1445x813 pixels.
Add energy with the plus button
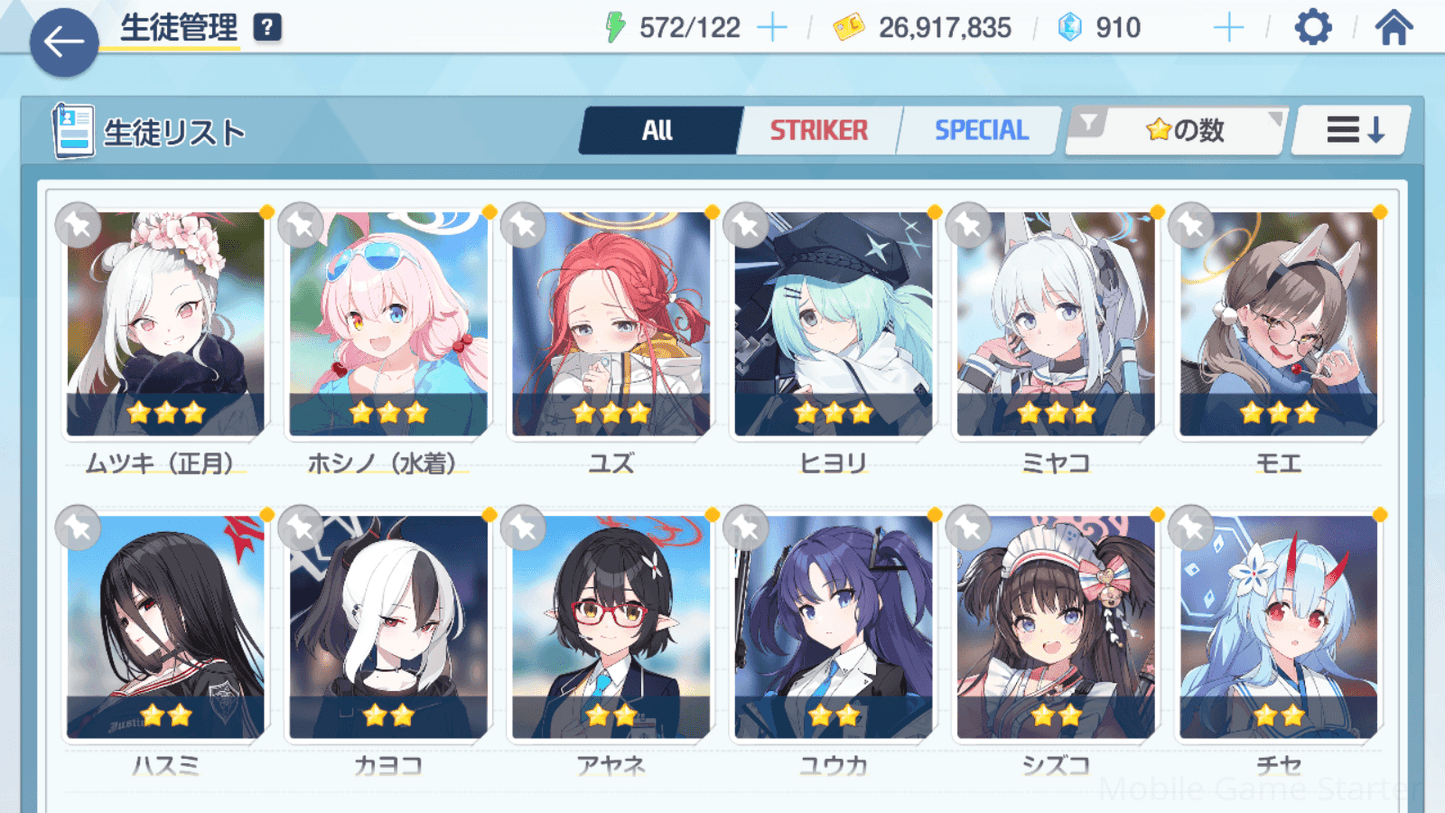(x=772, y=28)
